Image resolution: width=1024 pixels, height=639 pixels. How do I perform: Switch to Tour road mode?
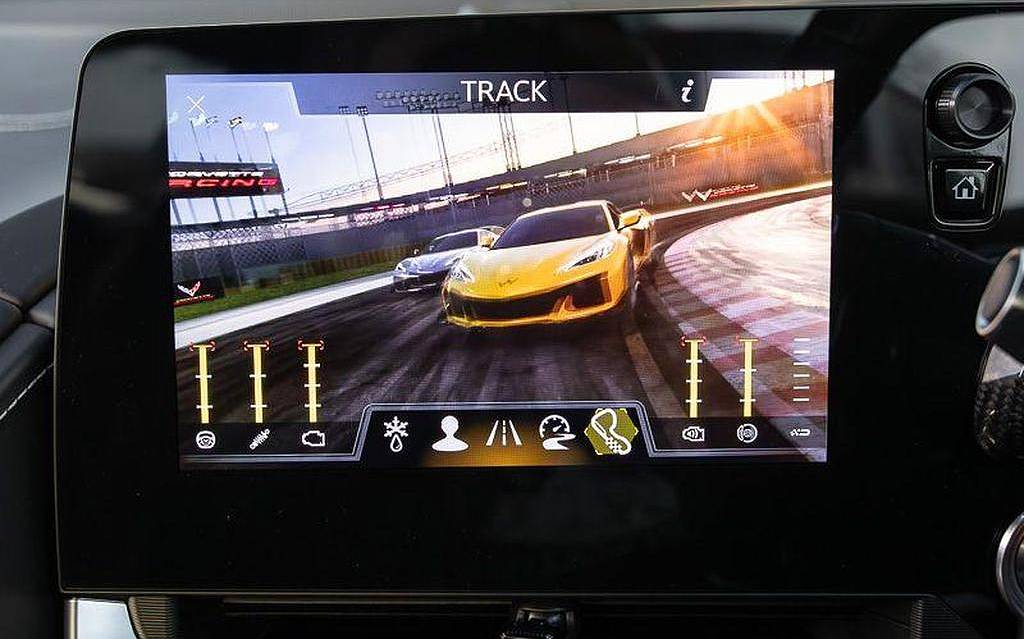tap(503, 433)
